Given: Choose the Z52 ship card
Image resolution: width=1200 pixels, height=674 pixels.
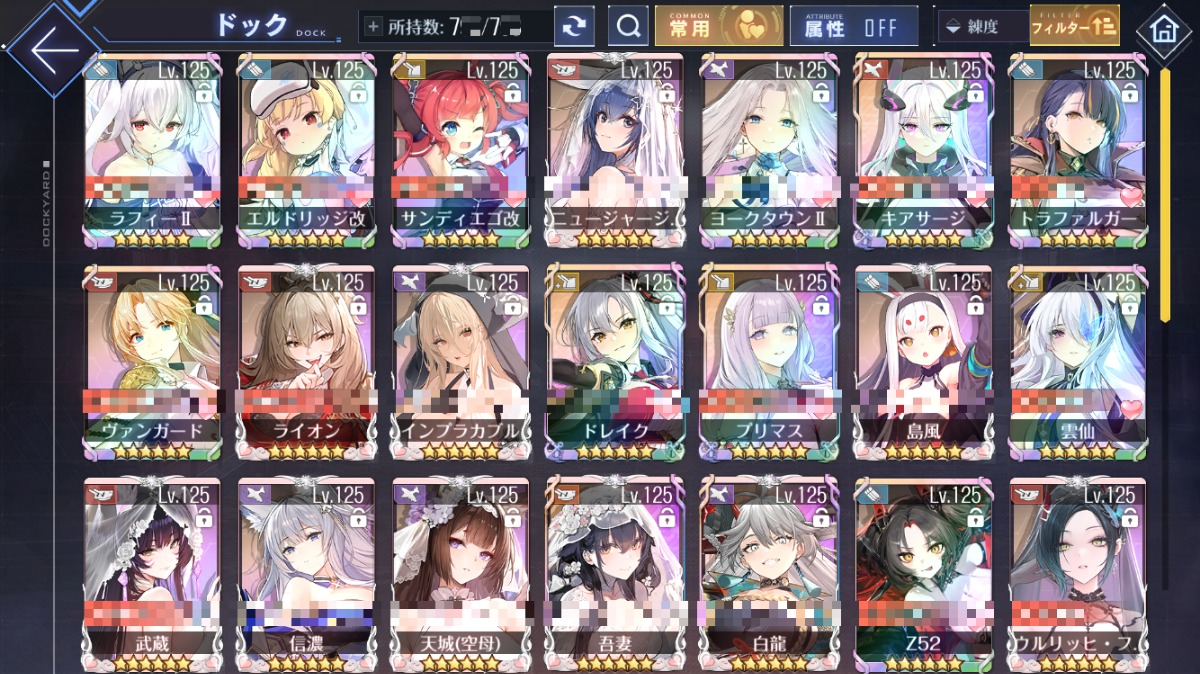Looking at the screenshot, I should point(923,573).
